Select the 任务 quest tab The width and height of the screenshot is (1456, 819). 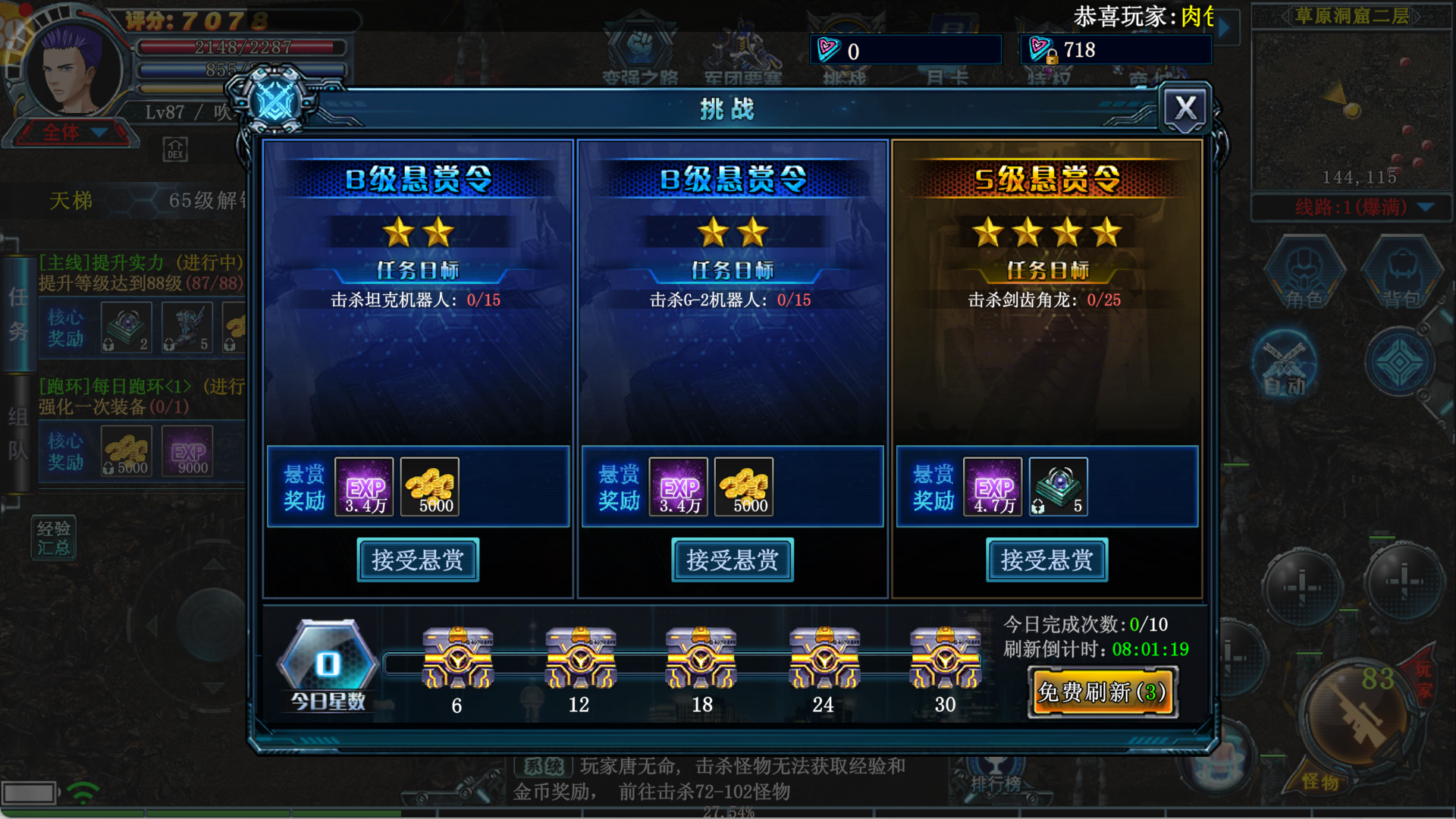tap(18, 314)
